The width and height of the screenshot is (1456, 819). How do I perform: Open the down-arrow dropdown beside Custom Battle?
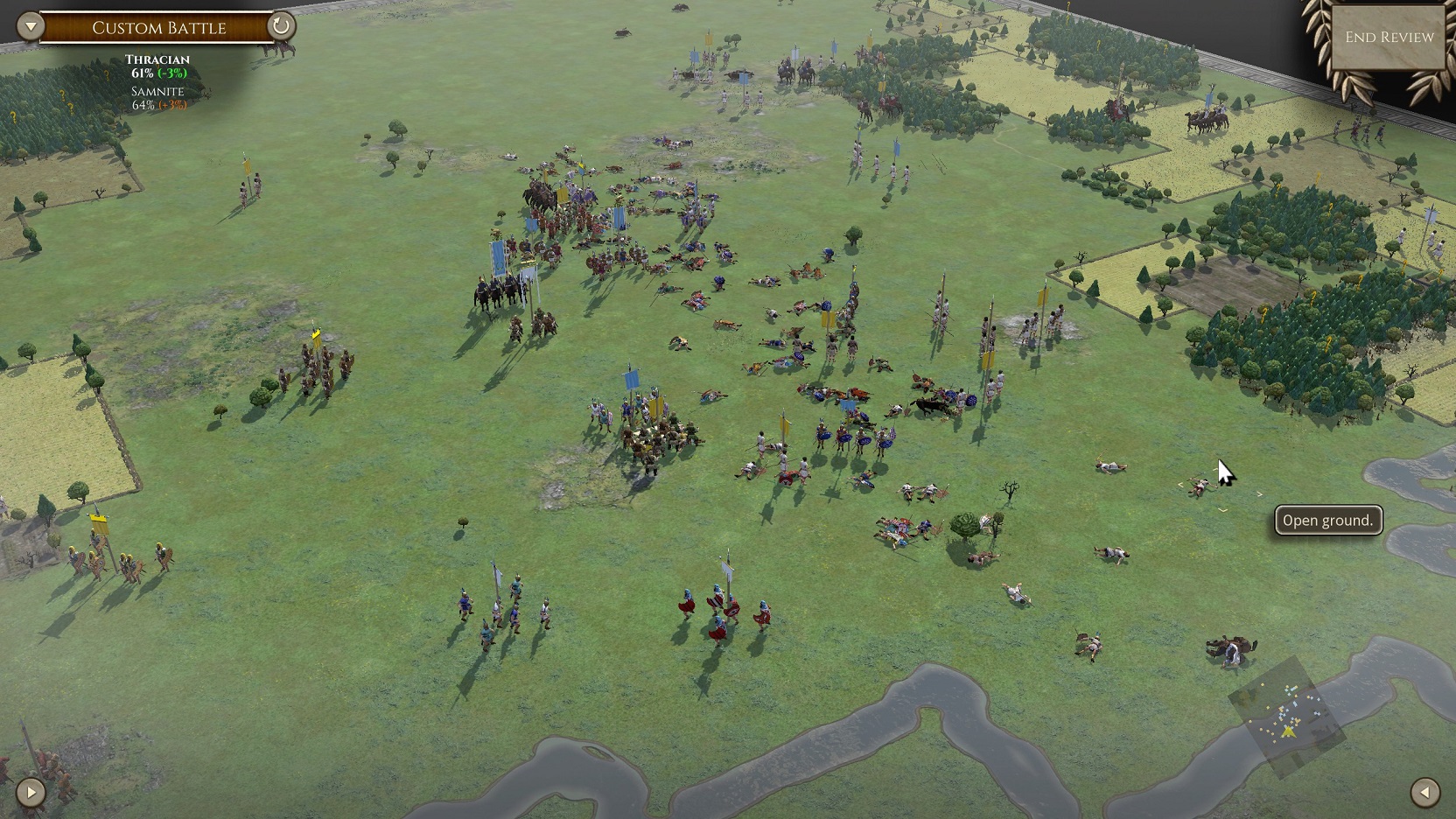31,26
